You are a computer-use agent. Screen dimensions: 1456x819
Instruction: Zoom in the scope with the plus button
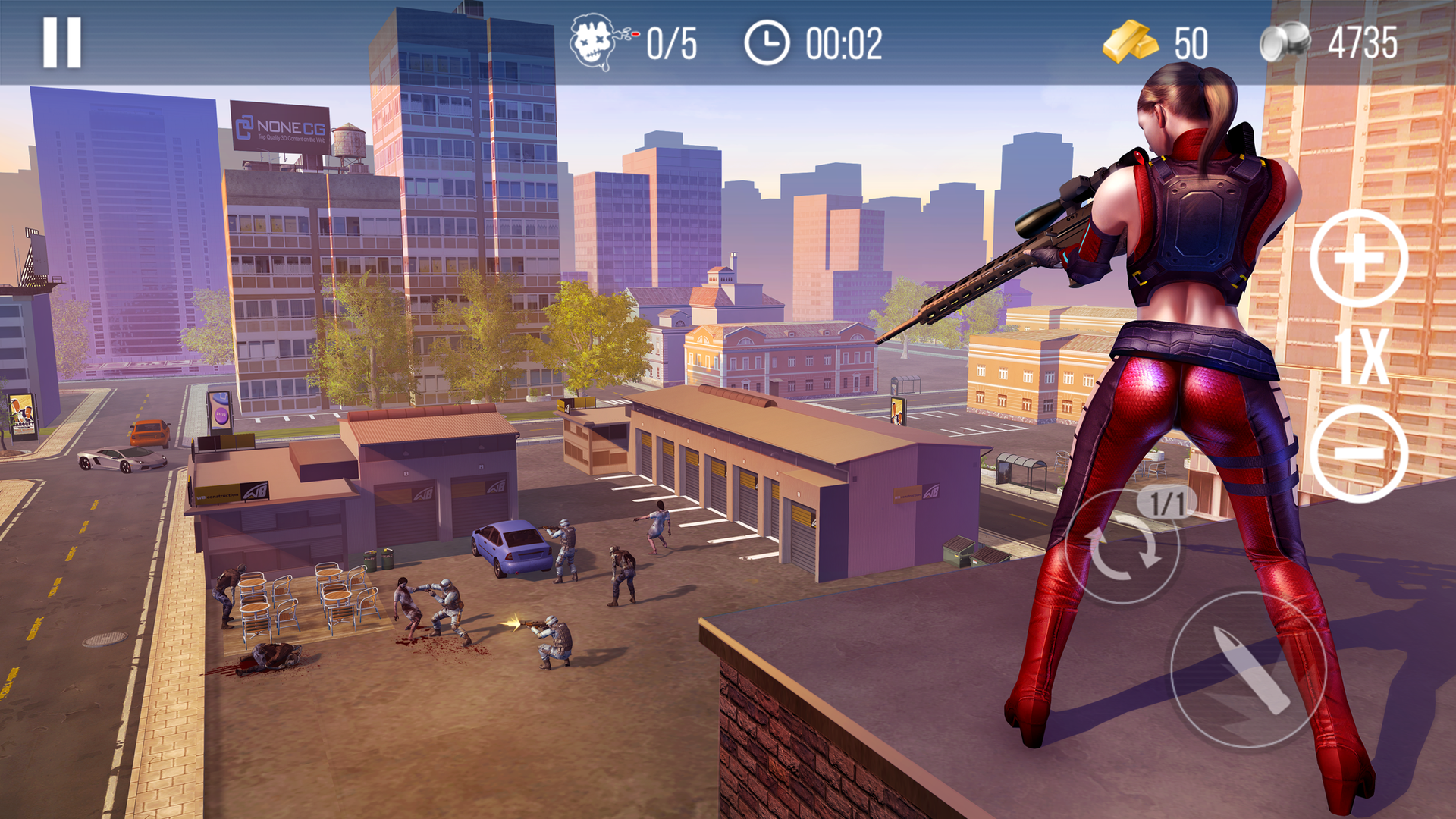tap(1358, 259)
